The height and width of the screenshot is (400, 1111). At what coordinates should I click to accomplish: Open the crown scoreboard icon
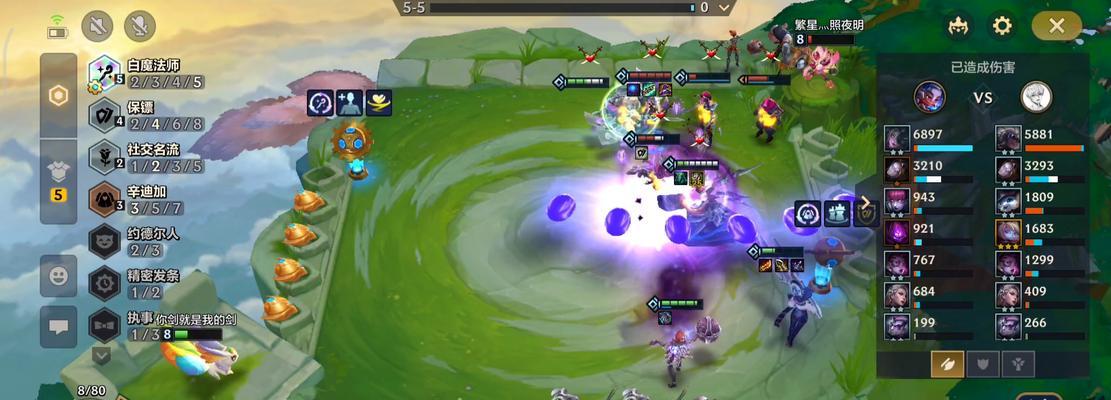click(x=958, y=26)
